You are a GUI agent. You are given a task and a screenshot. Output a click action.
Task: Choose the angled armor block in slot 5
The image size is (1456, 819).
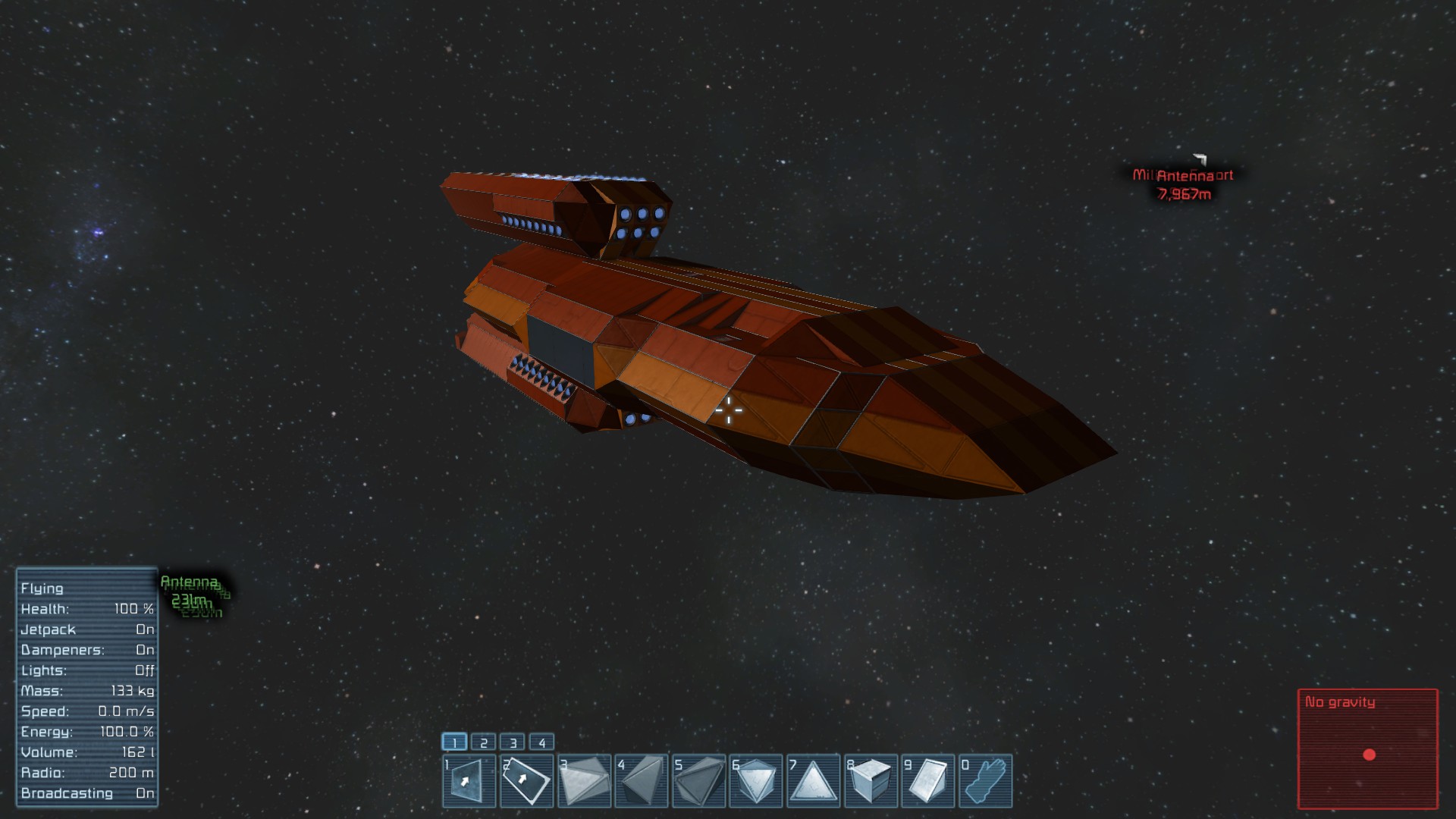coord(698,780)
